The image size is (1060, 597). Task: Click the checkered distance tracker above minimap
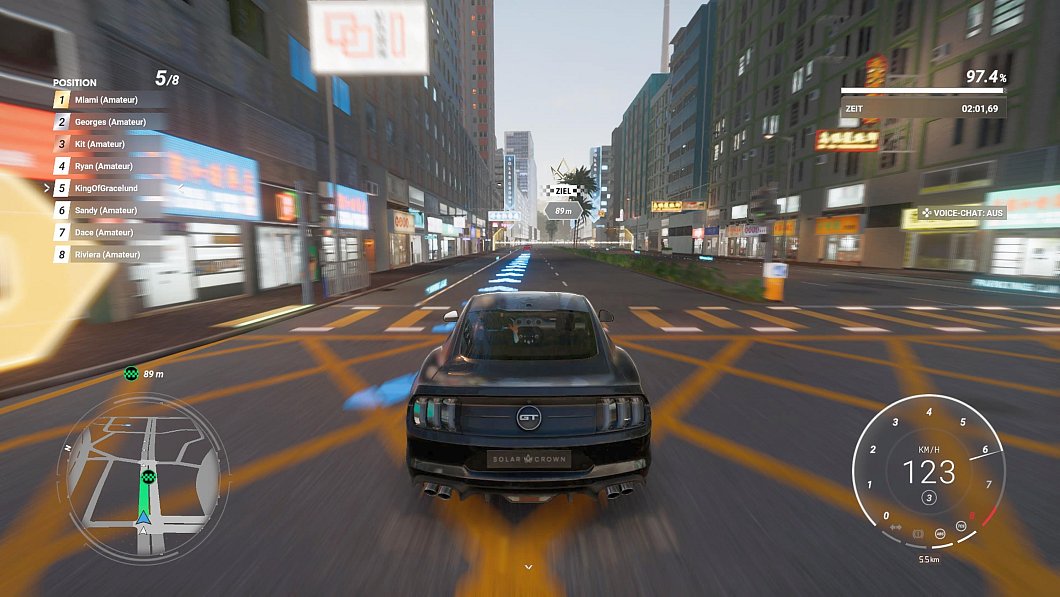[131, 374]
